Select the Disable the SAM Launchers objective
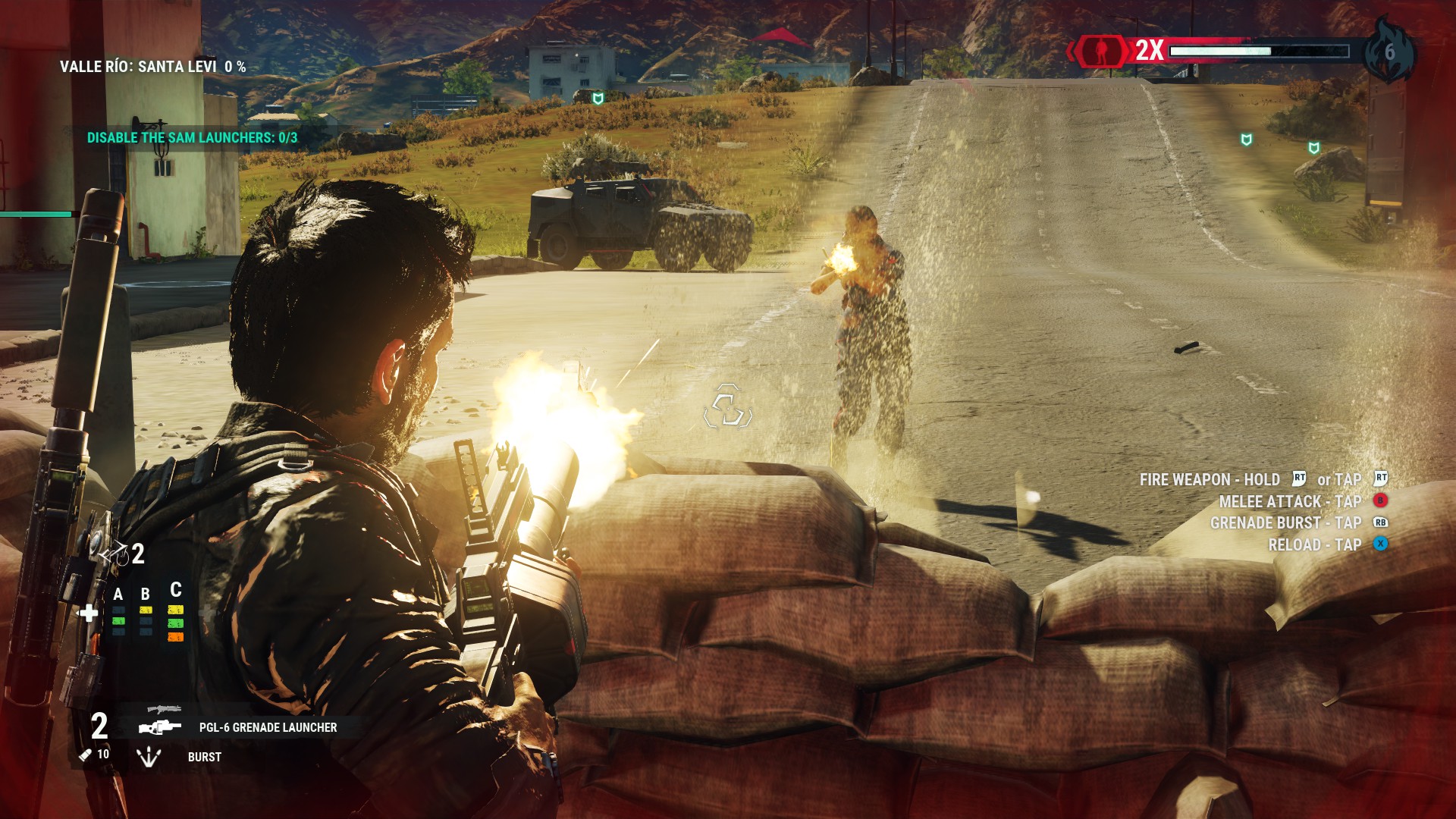The width and height of the screenshot is (1456, 819). [x=192, y=138]
